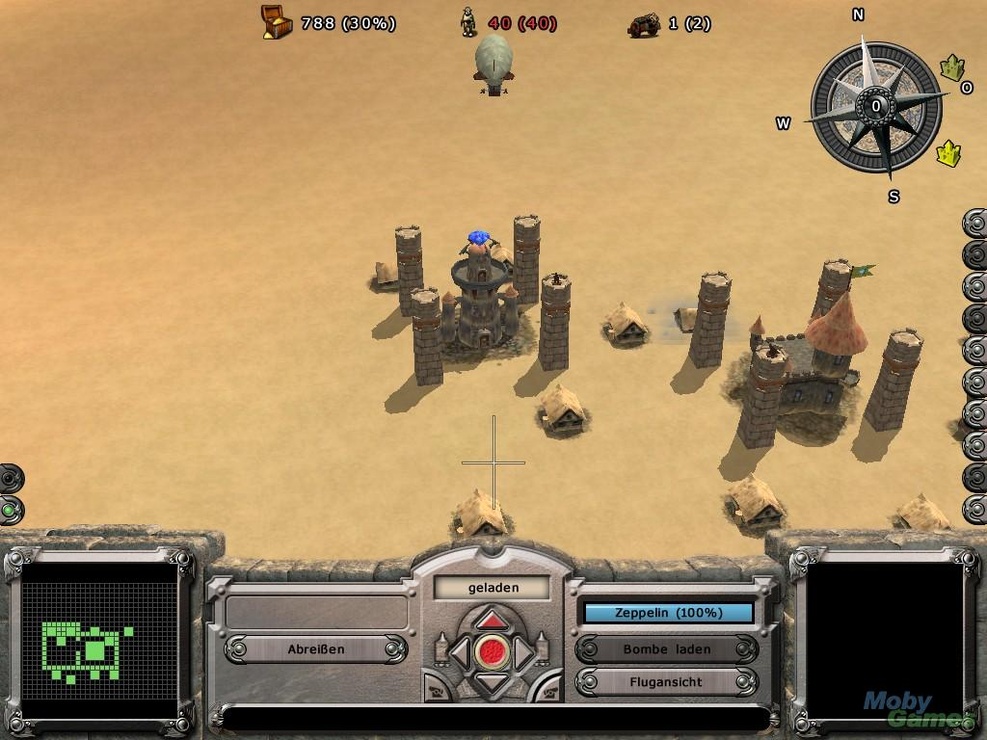Switch to Flugansicht flight view

click(666, 682)
